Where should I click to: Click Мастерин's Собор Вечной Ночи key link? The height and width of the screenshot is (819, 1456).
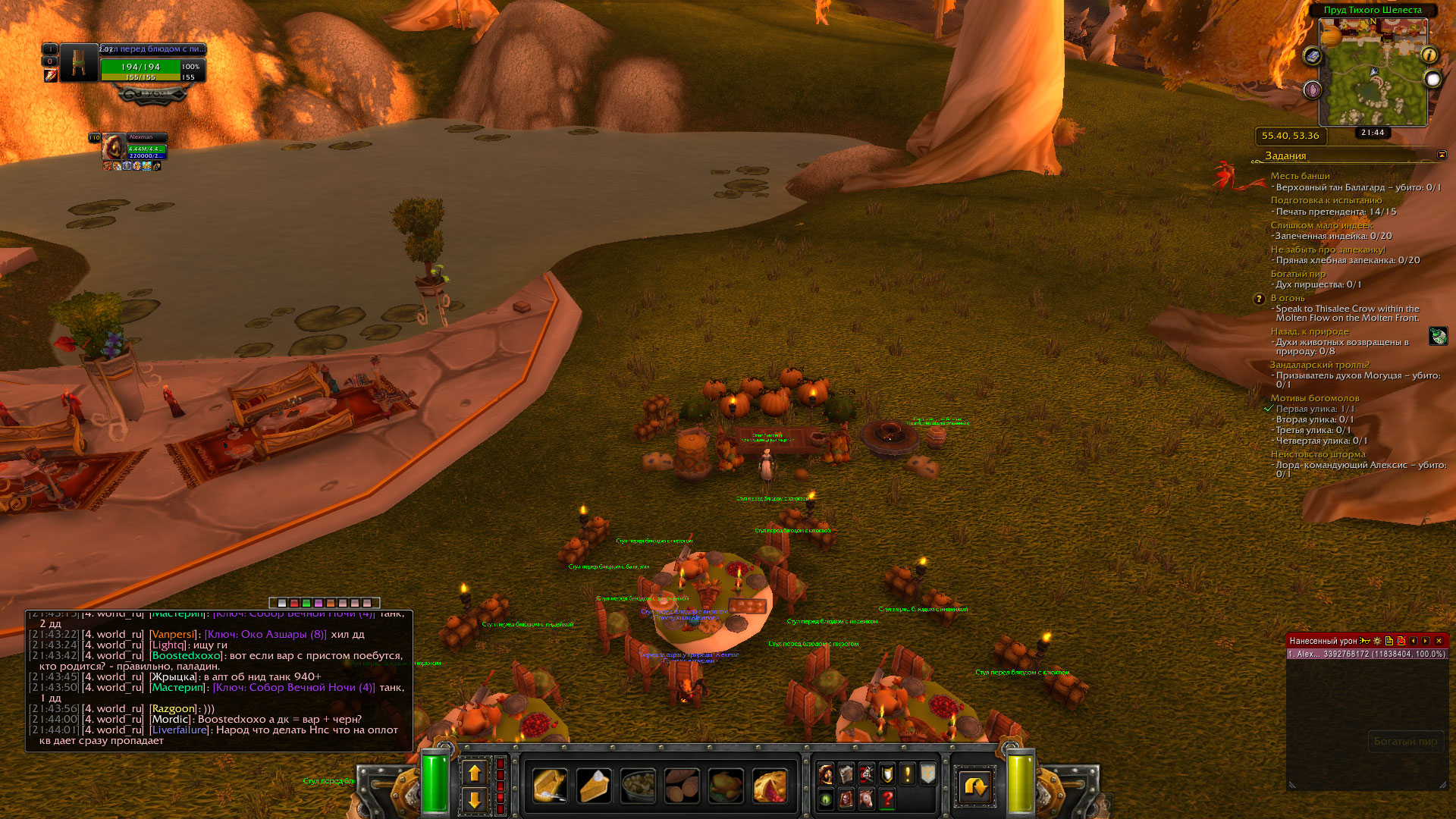coord(293,688)
